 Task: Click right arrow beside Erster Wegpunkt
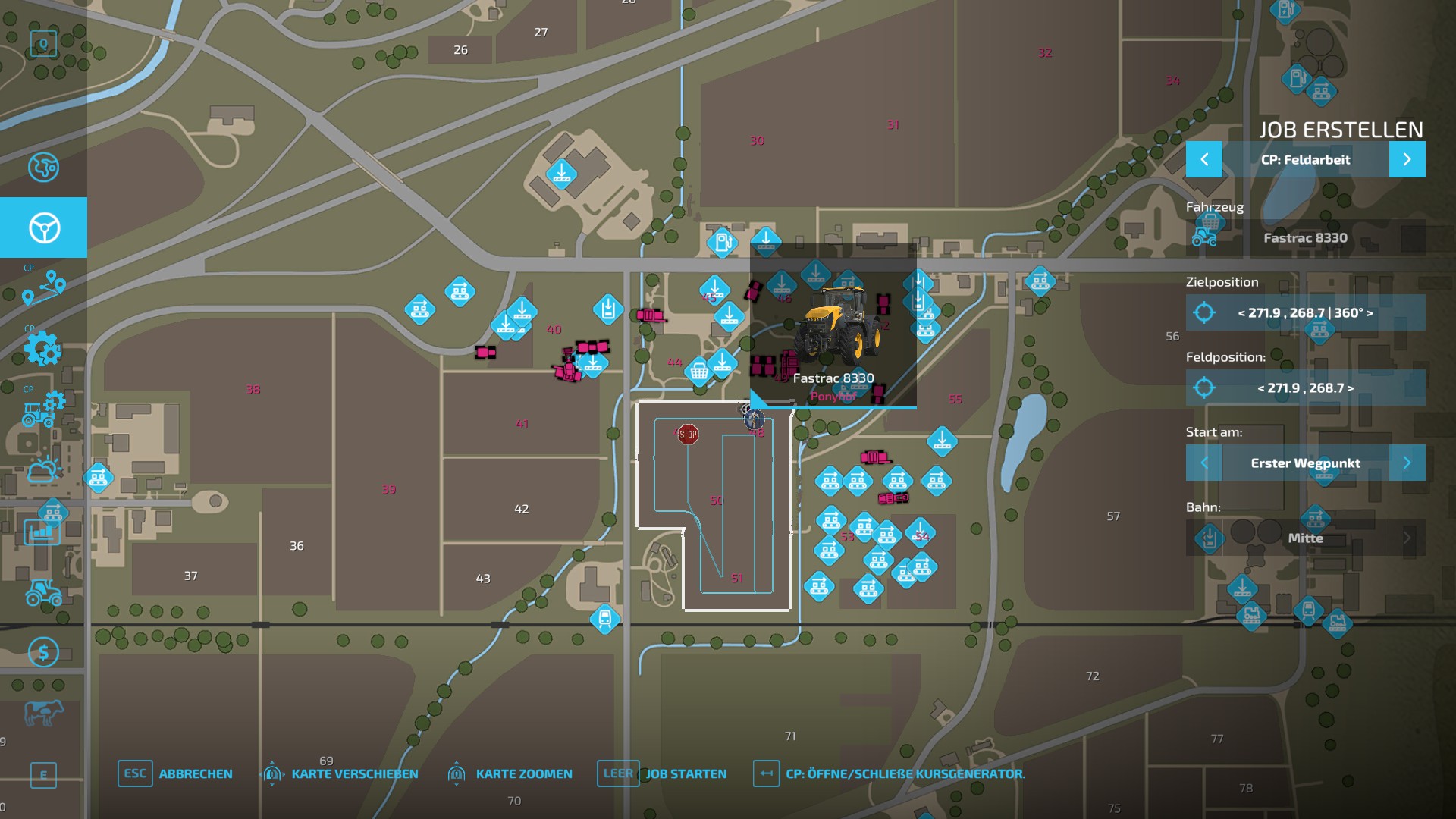click(1408, 463)
